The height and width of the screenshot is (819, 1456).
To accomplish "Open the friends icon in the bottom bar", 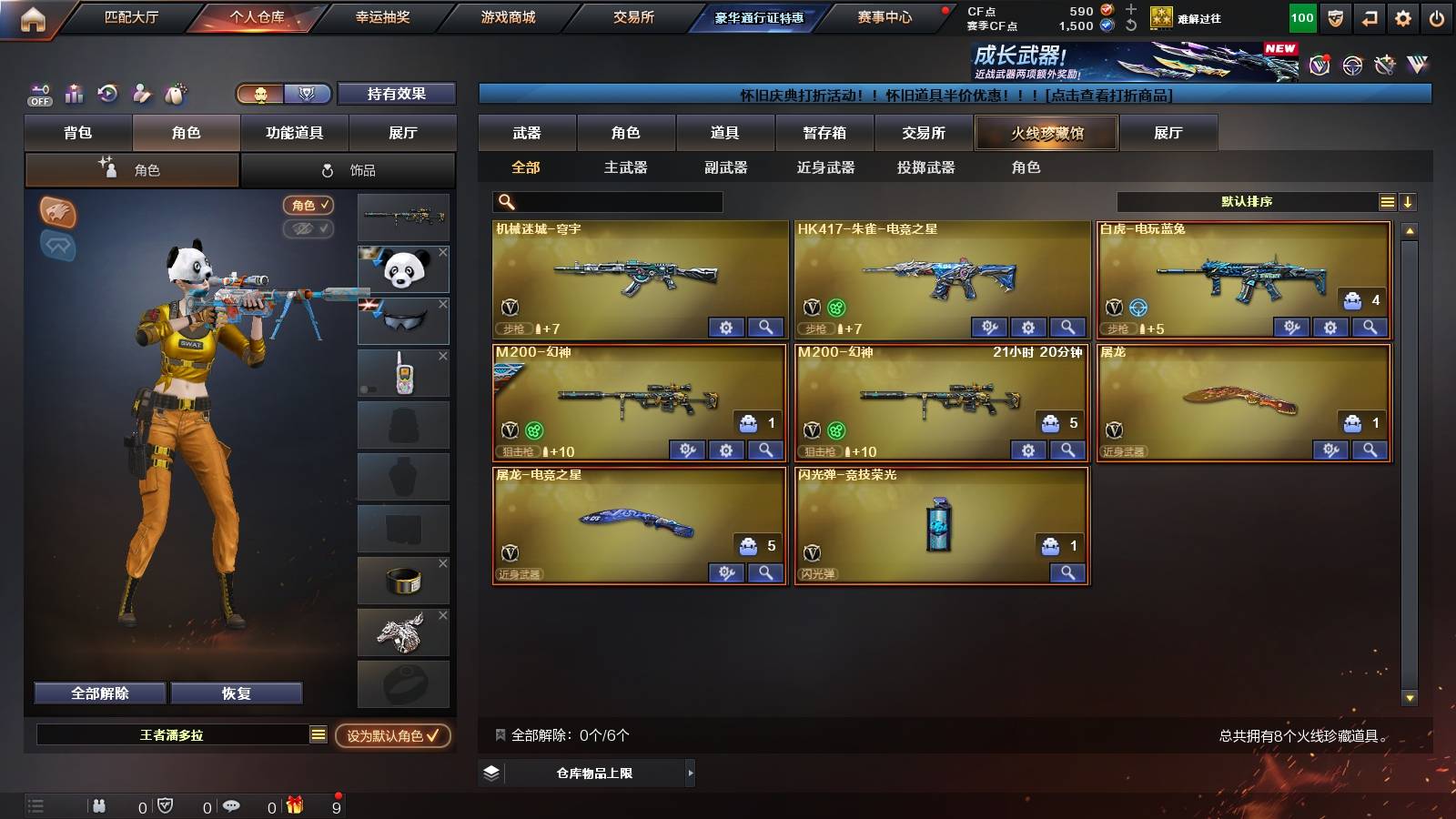I will 98,805.
